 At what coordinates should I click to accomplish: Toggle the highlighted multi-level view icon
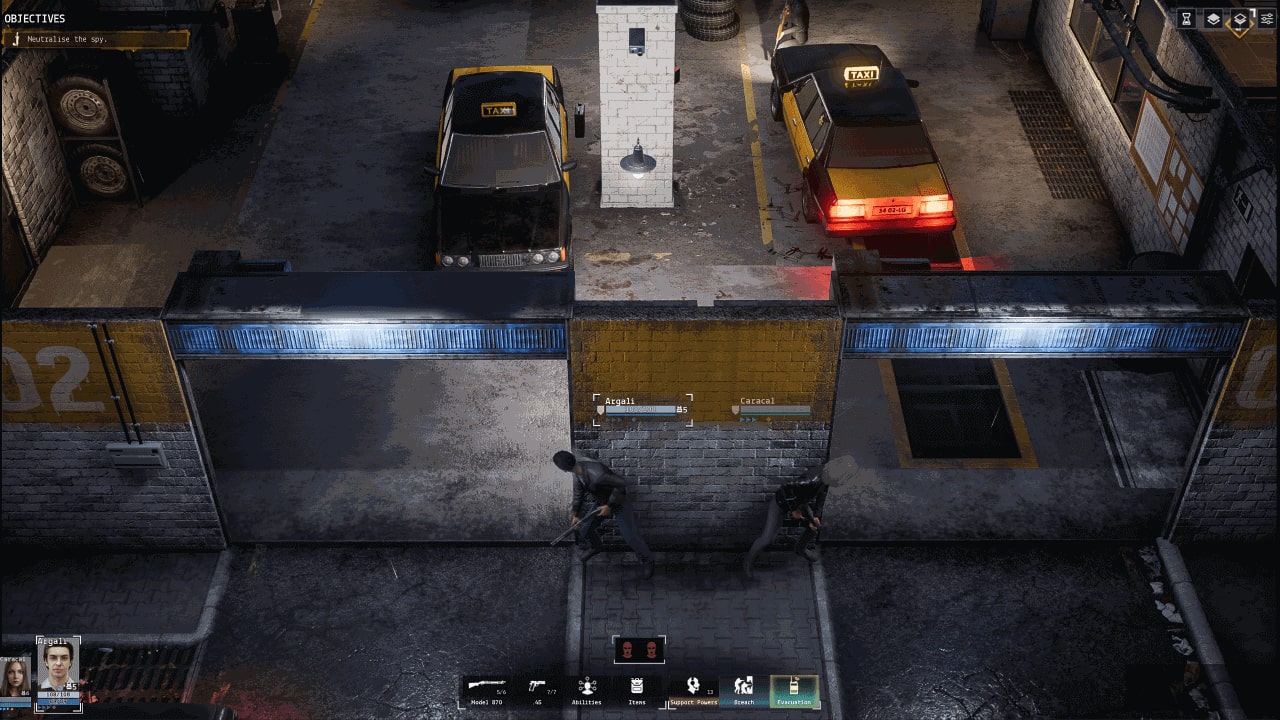point(1242,19)
